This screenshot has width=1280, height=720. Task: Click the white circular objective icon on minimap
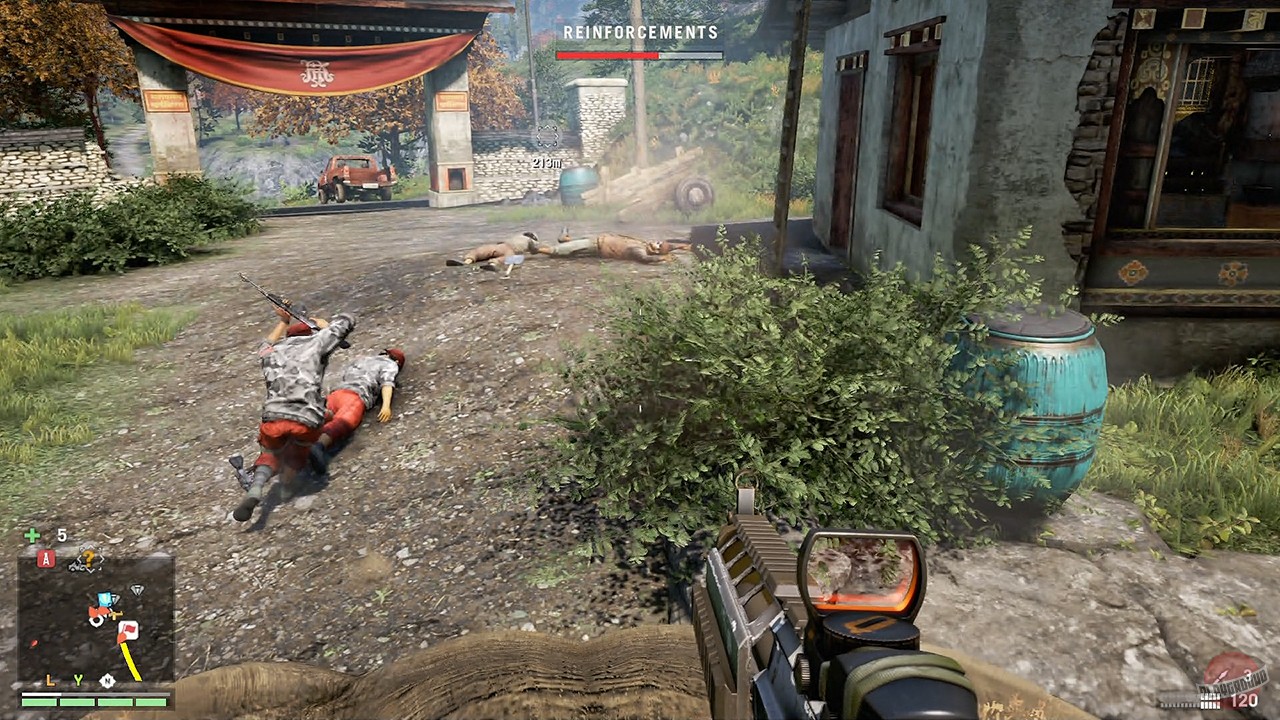click(96, 620)
